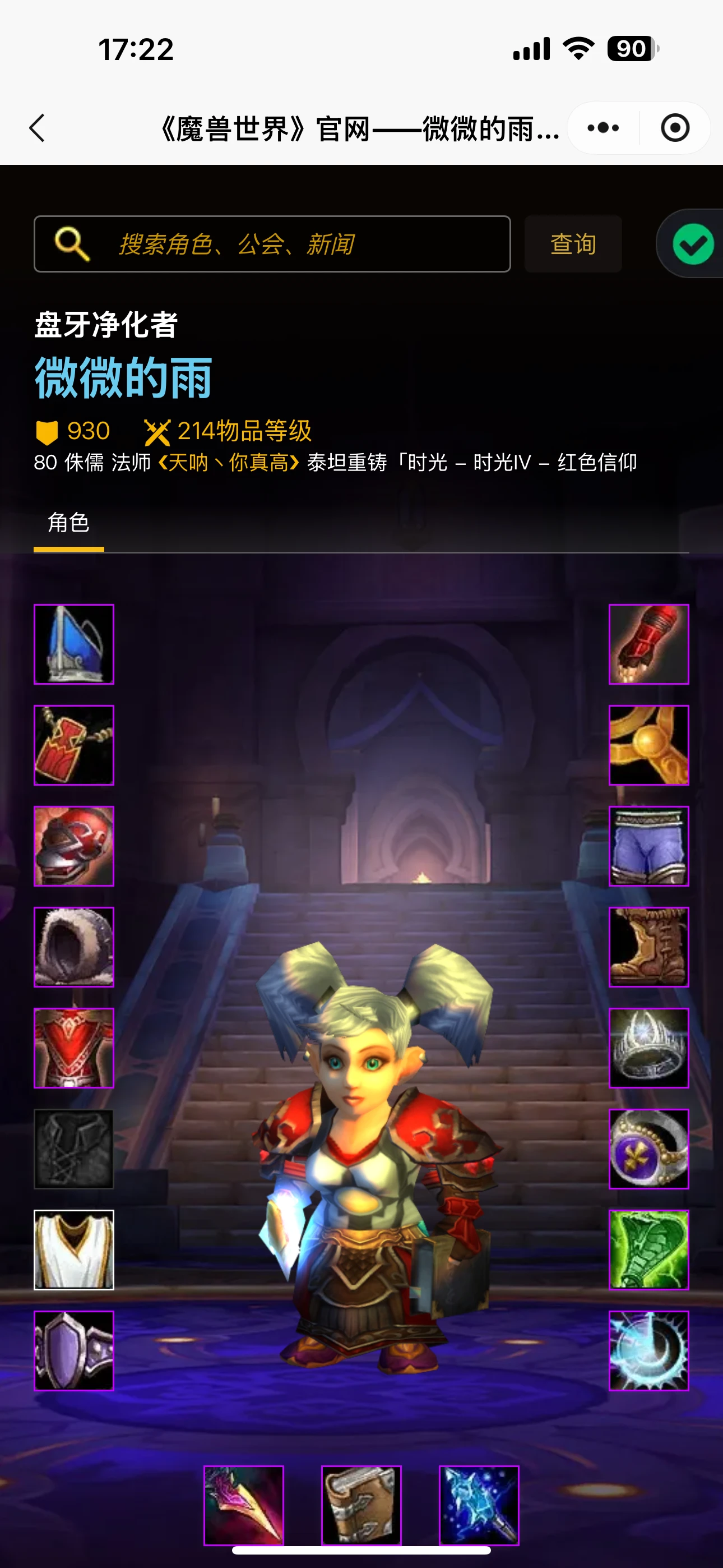The image size is (723, 1568).
Task: Click the blue cloak item icon
Action: [x=73, y=643]
